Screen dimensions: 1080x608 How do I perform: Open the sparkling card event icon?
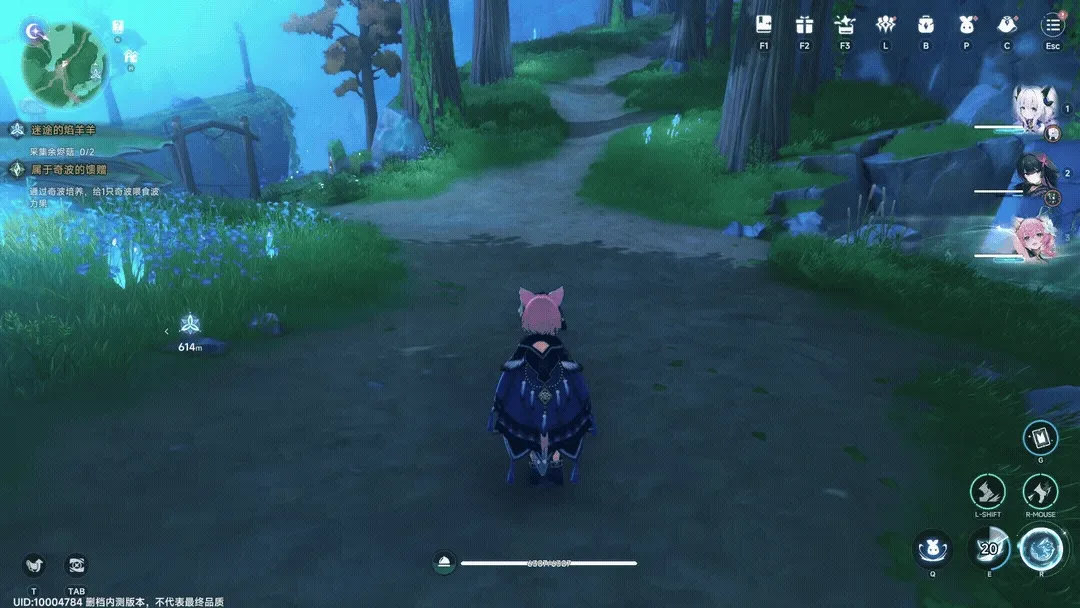845,25
